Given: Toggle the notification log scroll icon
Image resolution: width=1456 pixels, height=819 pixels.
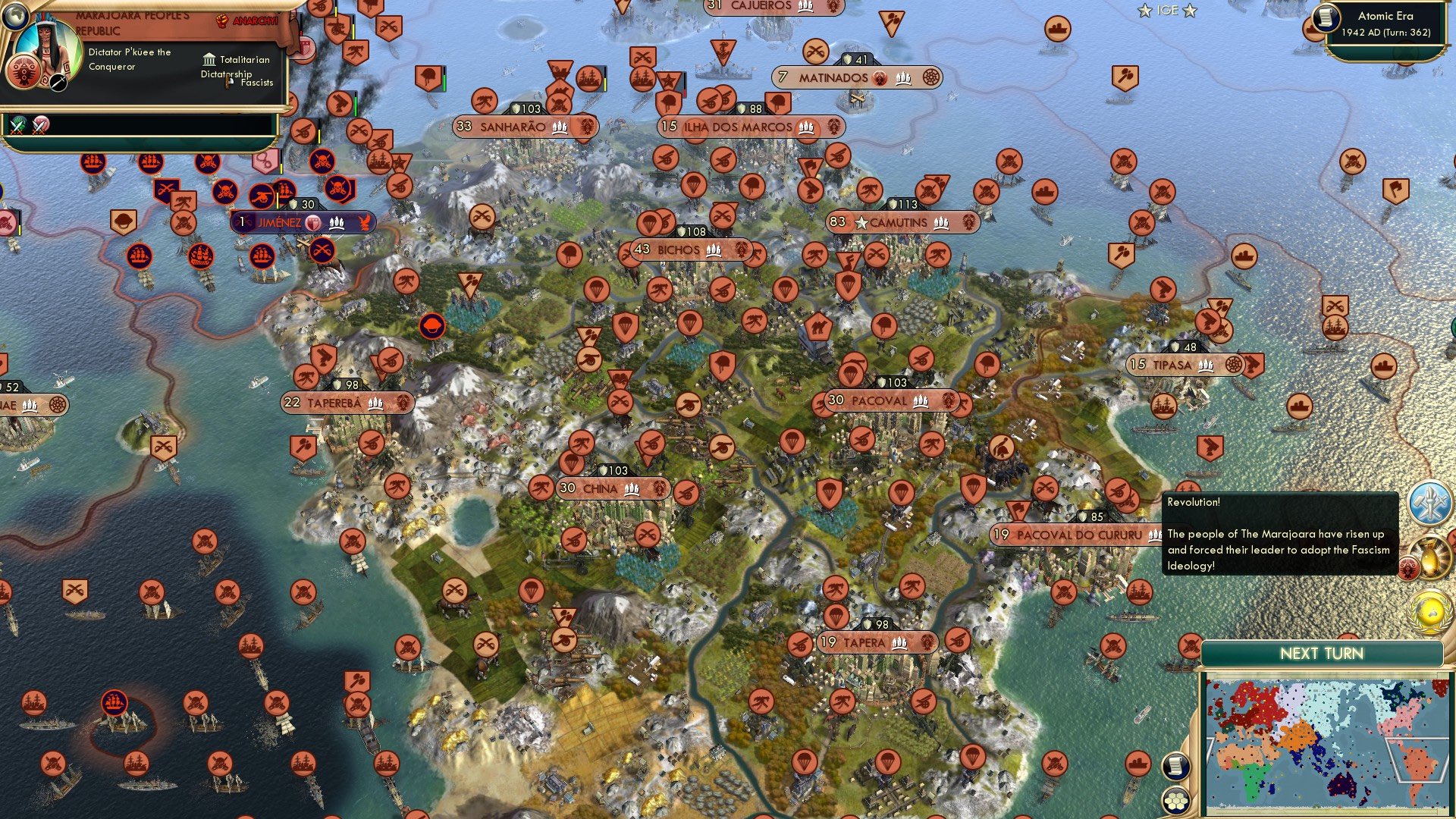Looking at the screenshot, I should coord(1175,767).
